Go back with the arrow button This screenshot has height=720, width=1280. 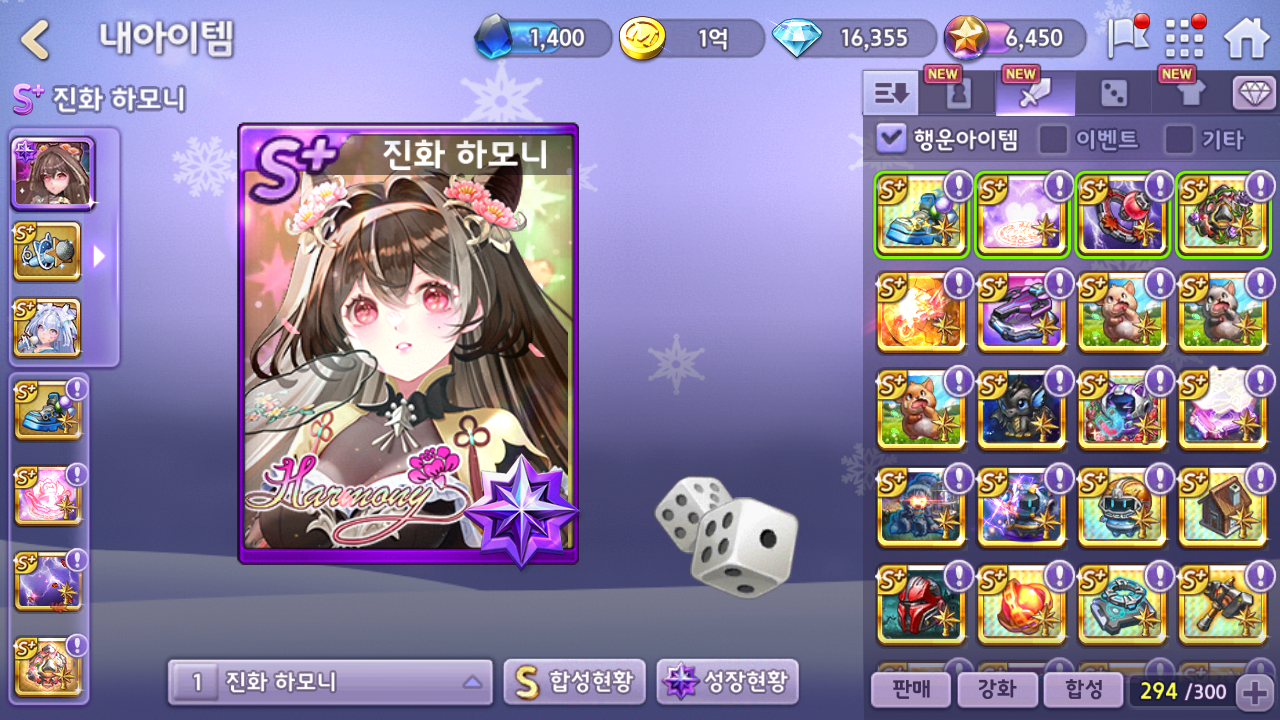coord(36,40)
